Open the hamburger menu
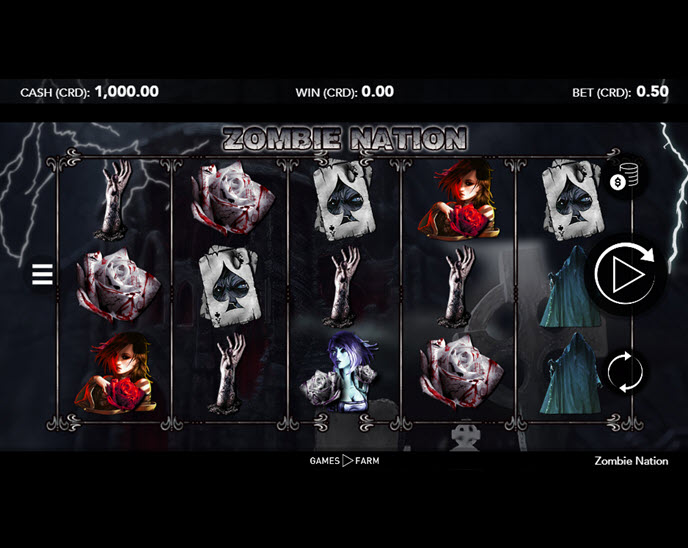 42,275
